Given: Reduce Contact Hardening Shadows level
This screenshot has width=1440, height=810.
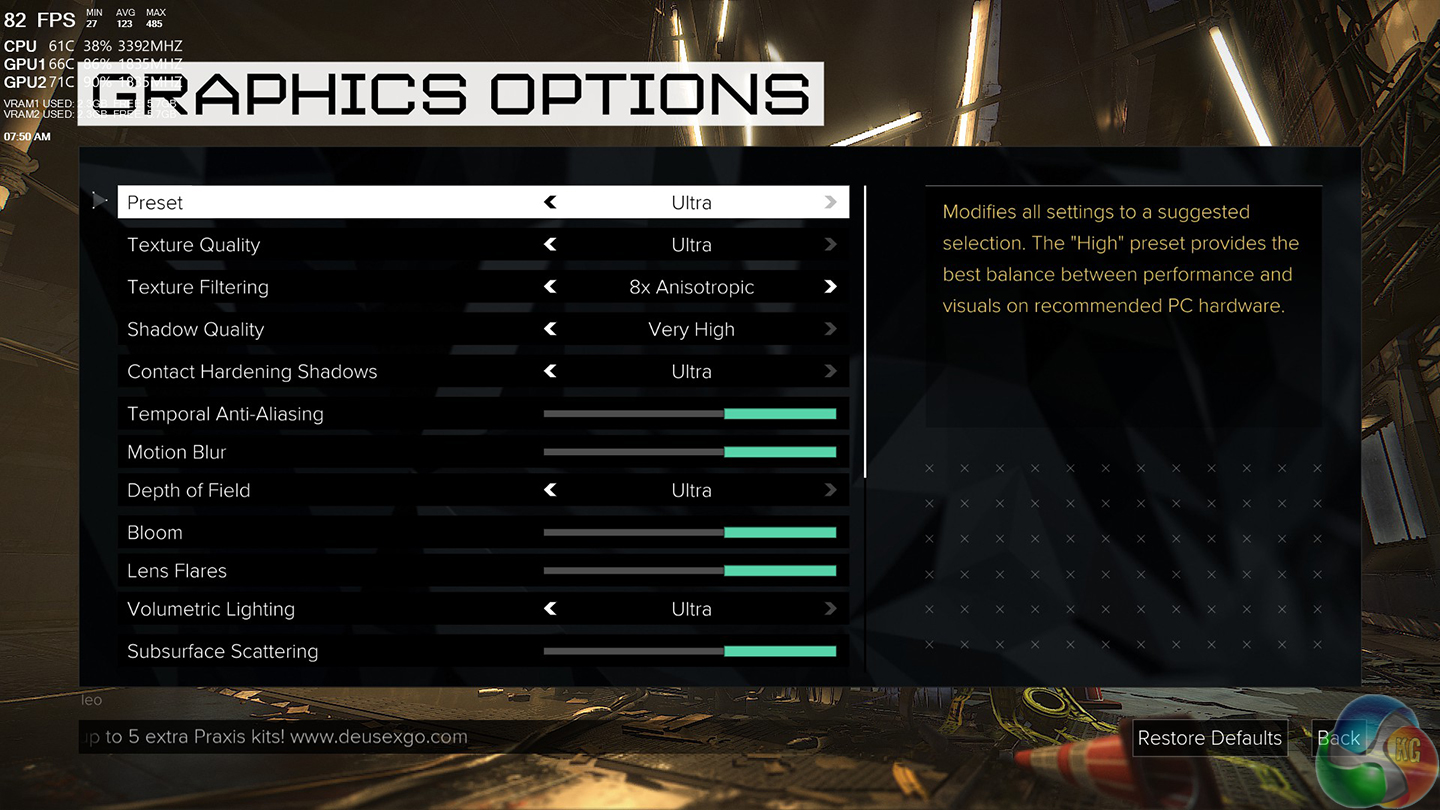Looking at the screenshot, I should (x=550, y=371).
